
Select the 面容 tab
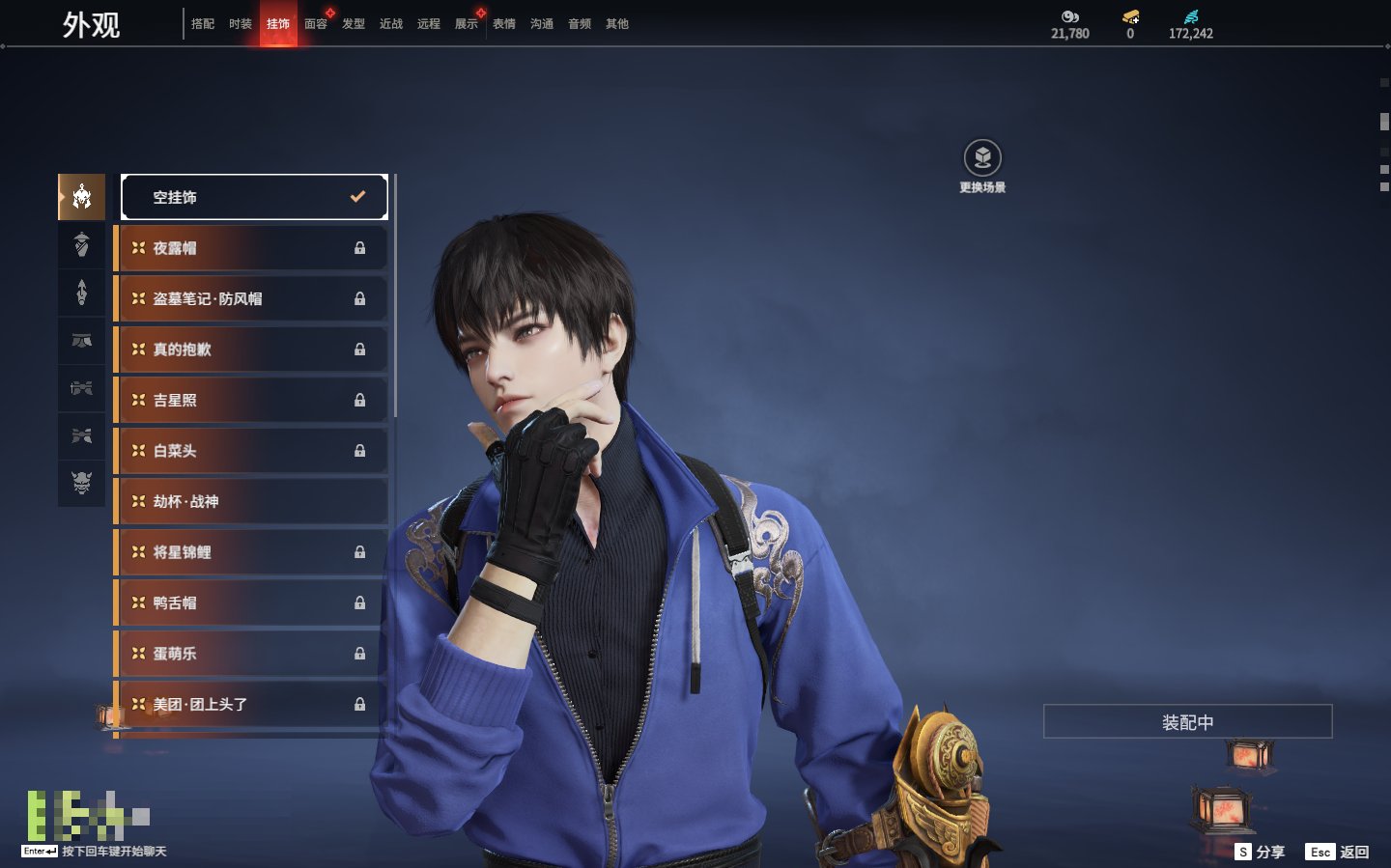coord(316,24)
